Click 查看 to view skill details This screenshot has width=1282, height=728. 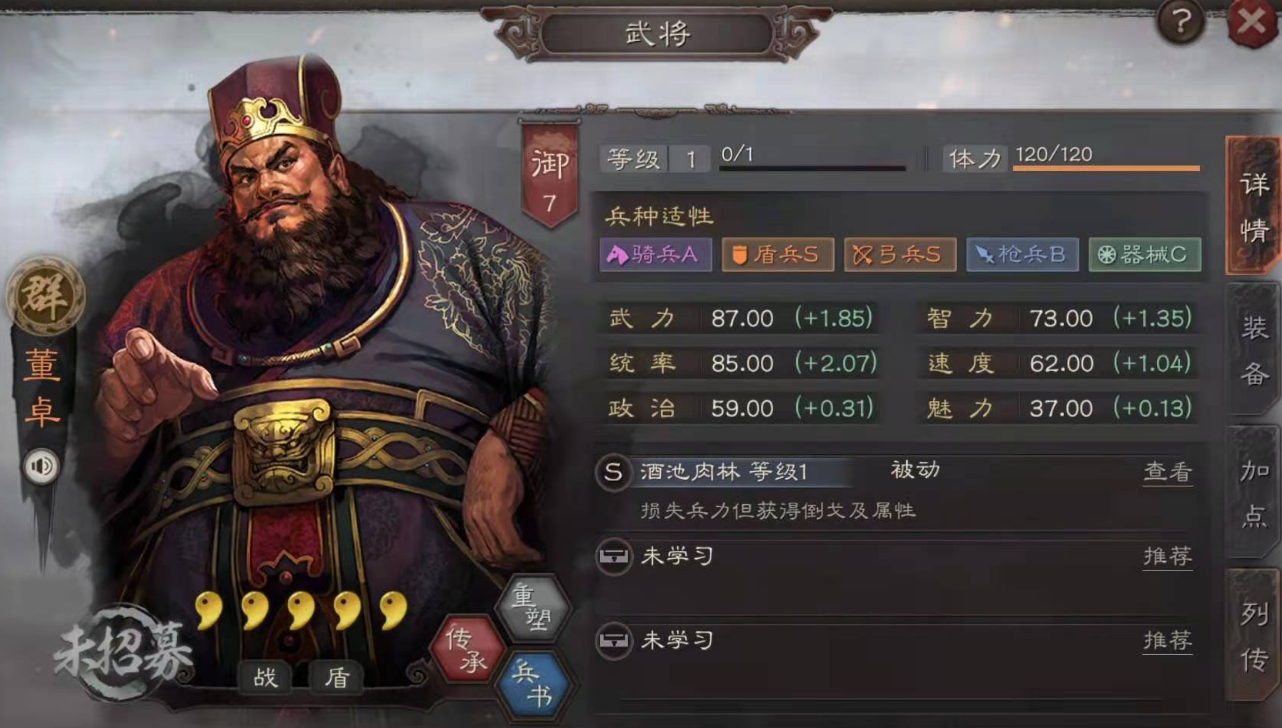tap(1167, 472)
